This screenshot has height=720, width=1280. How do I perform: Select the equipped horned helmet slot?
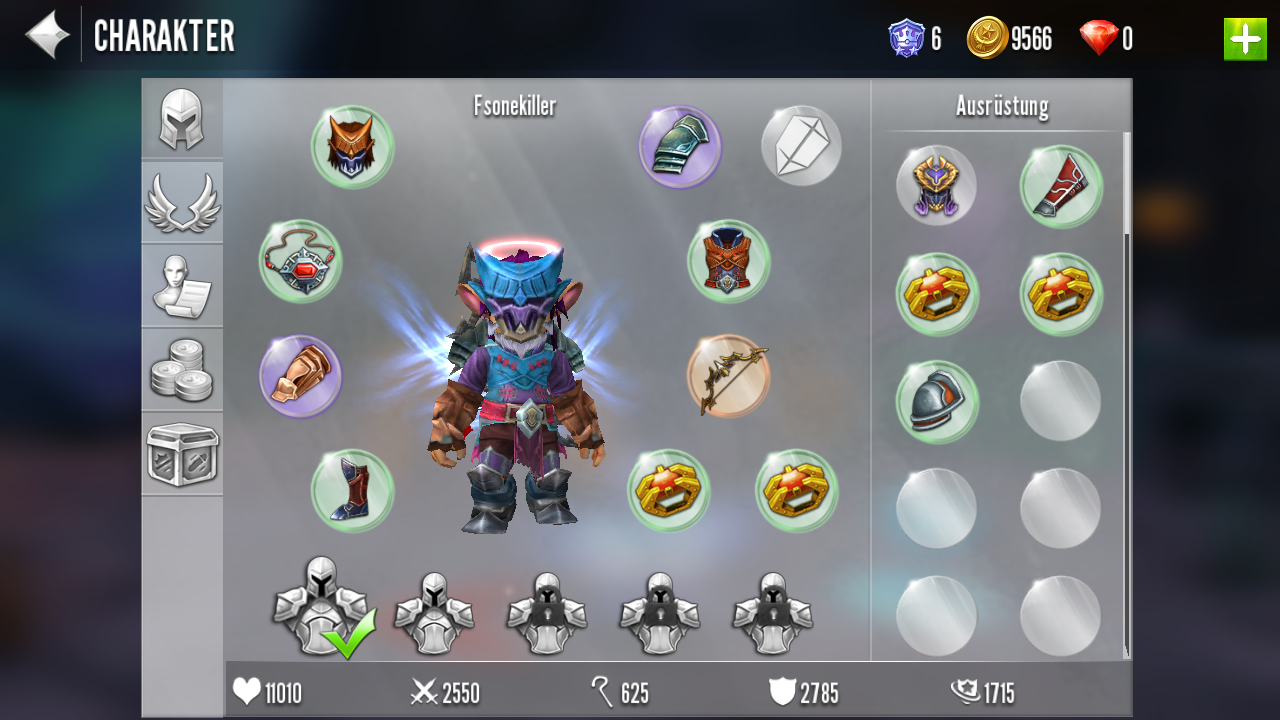click(352, 147)
